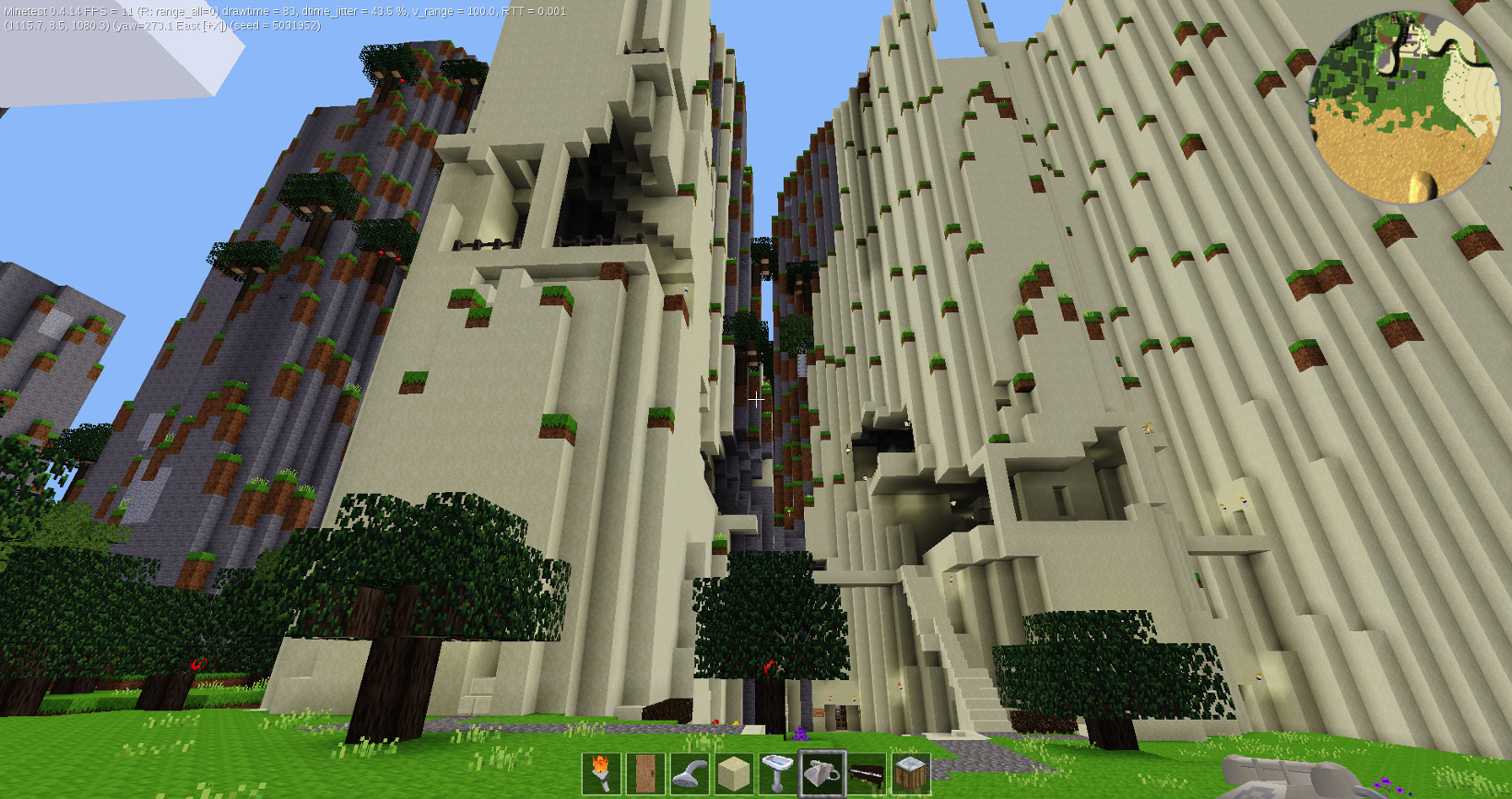The image size is (1512, 799).
Task: Choose the piano hotbar slot
Action: [x=867, y=773]
